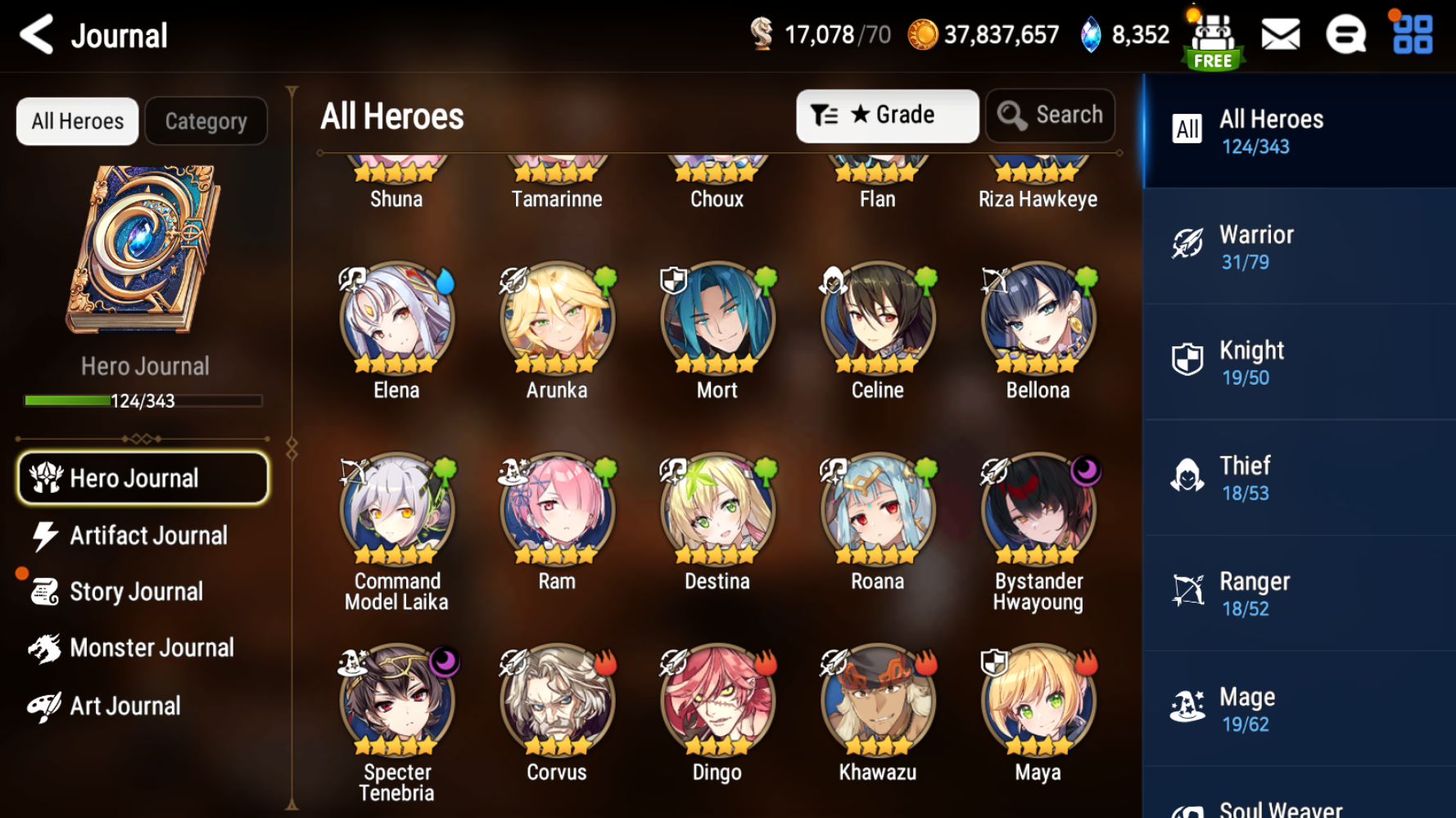Switch to the Category tab
The image size is (1456, 818).
(x=206, y=121)
